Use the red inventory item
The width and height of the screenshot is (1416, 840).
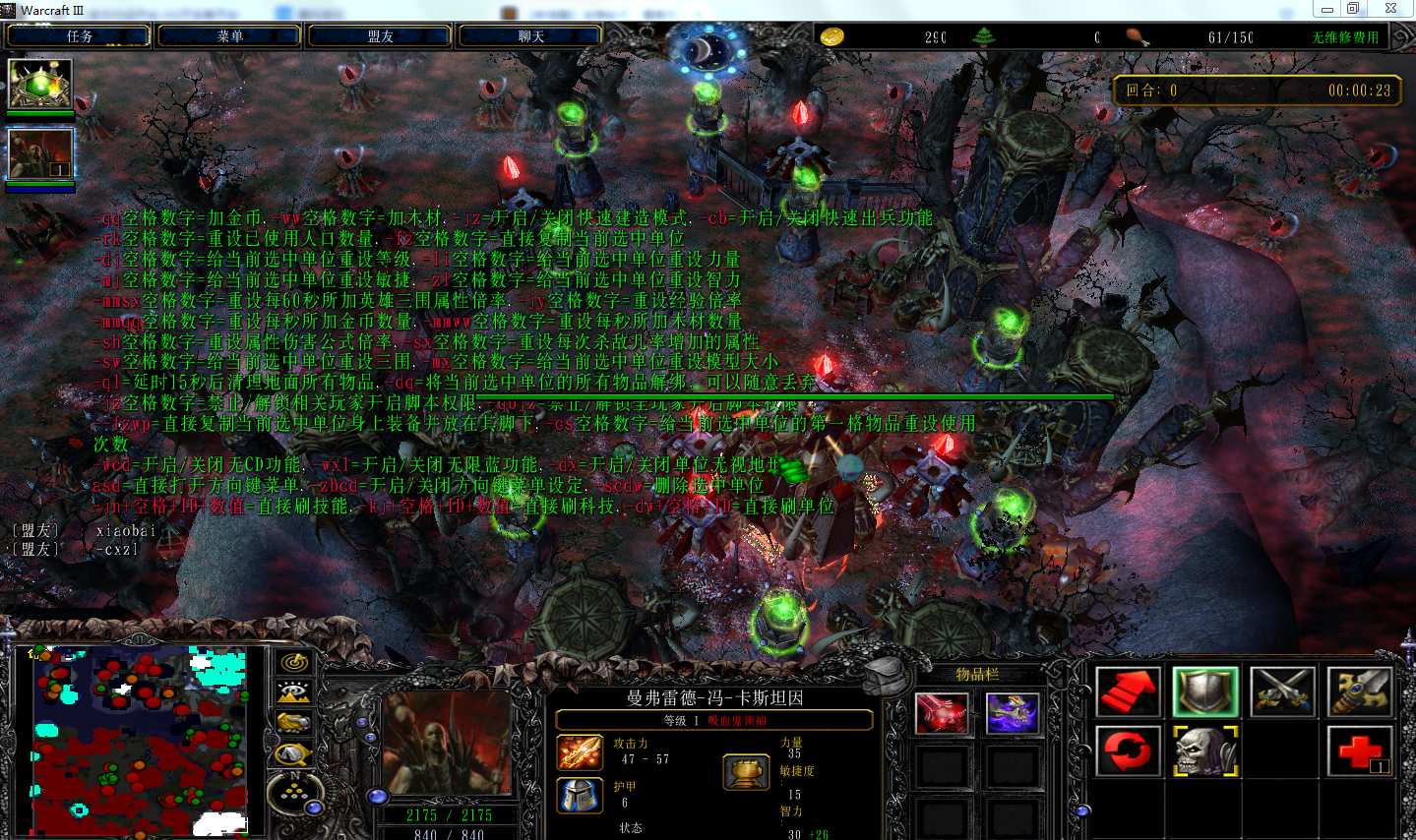coord(942,713)
